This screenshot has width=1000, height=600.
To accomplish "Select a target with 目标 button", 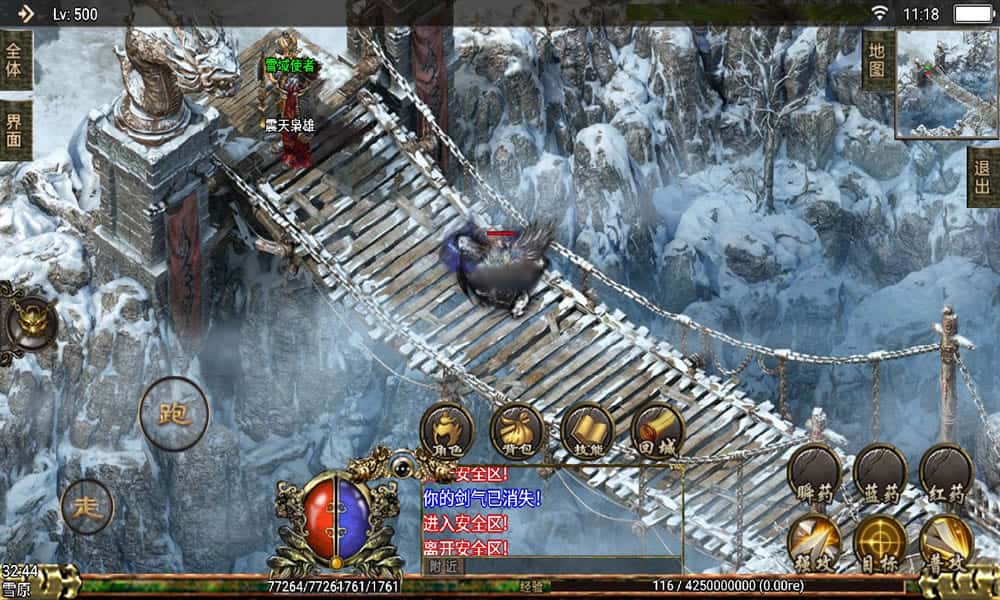I will click(x=880, y=541).
